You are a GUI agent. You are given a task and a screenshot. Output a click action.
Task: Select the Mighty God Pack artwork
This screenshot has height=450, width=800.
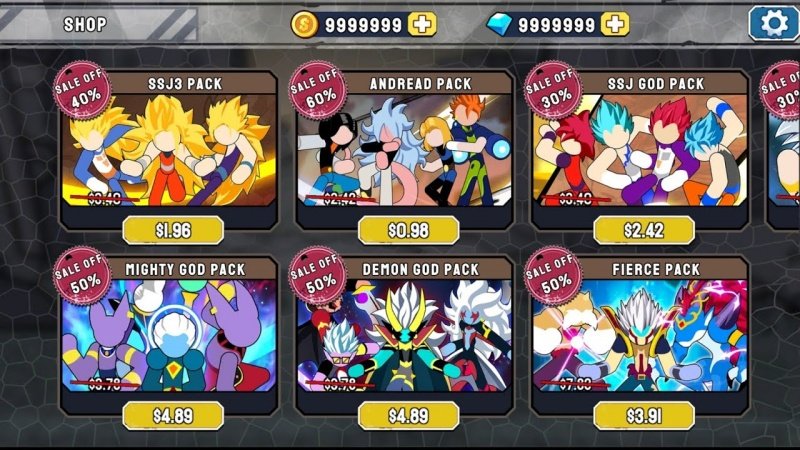[170, 335]
